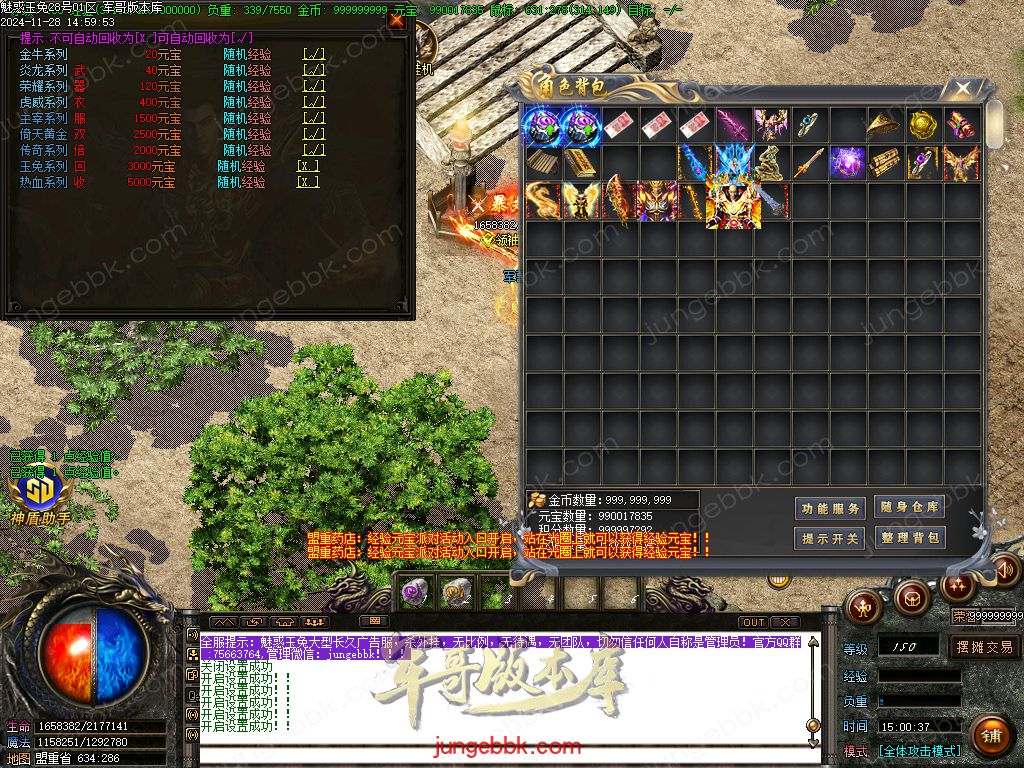Viewport: 1024px width, 768px height.
Task: Sort the bag with 整理背包
Action: pos(909,537)
